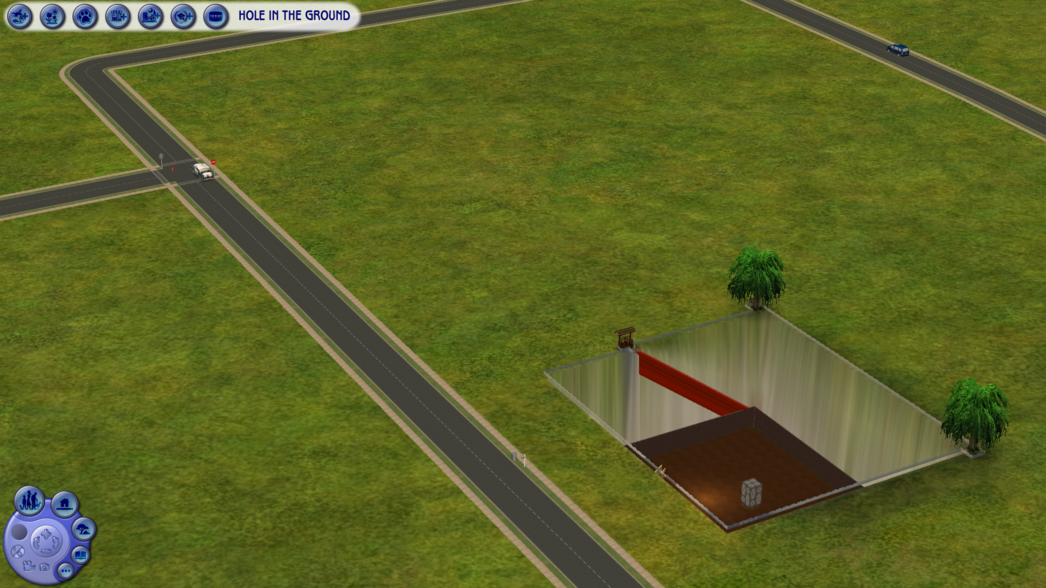Click the video camera capture icon

pyautogui.click(x=29, y=567)
